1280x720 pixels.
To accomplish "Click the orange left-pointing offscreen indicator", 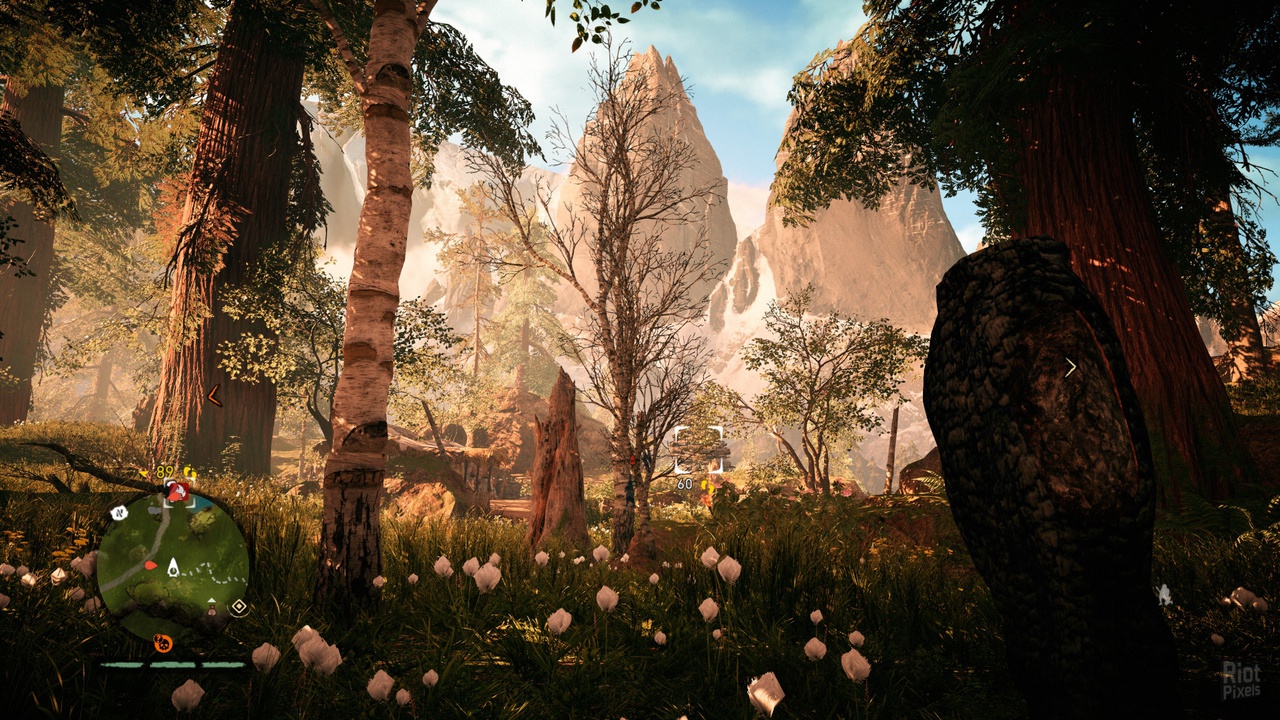I will [213, 396].
